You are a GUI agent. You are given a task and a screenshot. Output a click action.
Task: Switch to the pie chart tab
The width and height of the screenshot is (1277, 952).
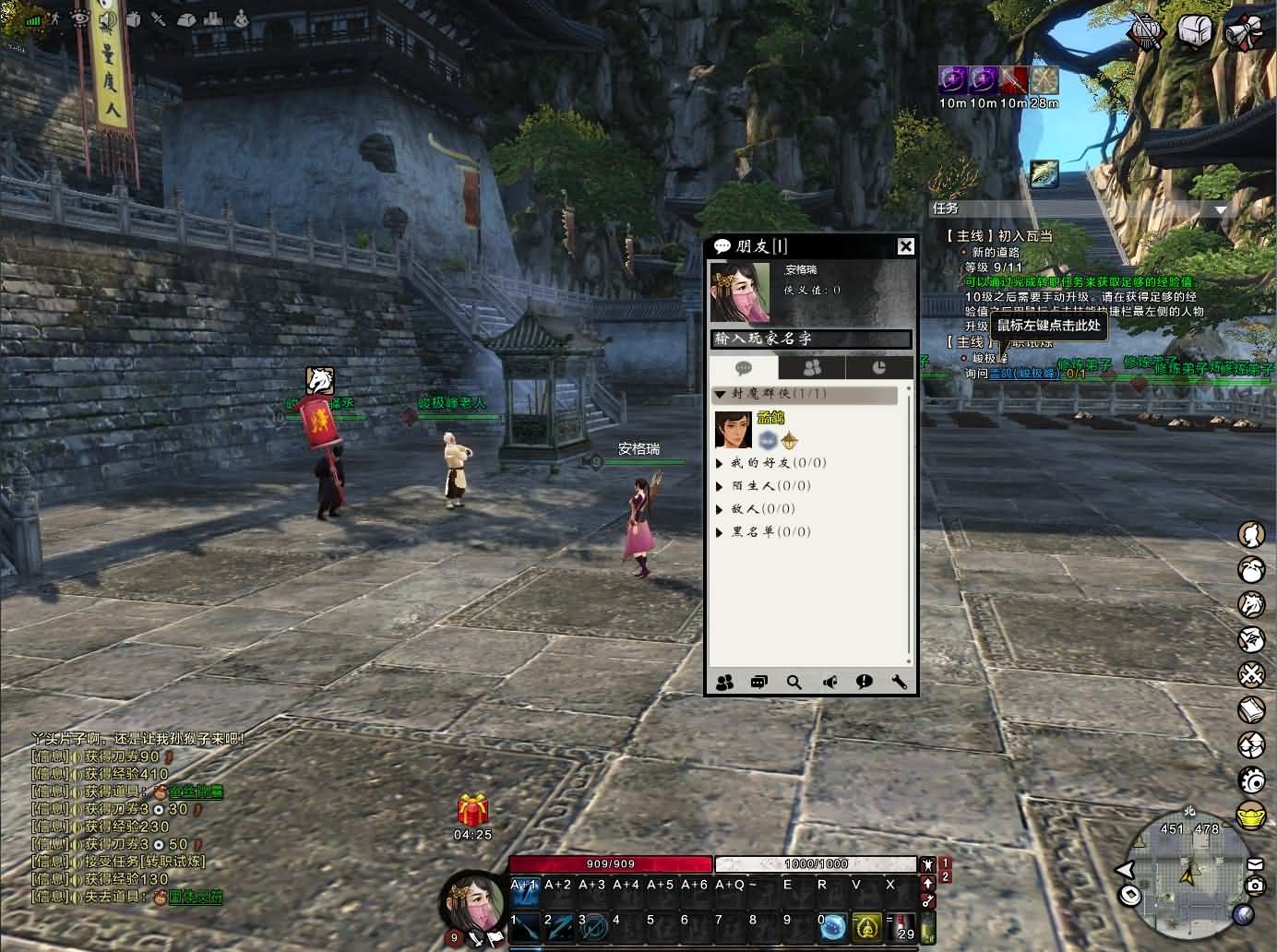click(x=878, y=368)
